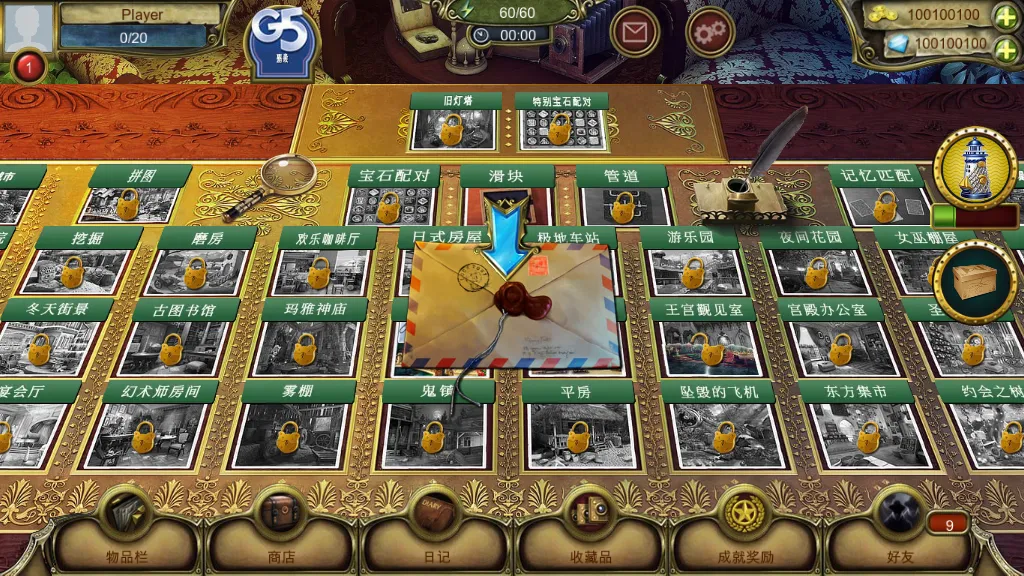
Task: Click the lighthouse round icon
Action: (x=975, y=167)
